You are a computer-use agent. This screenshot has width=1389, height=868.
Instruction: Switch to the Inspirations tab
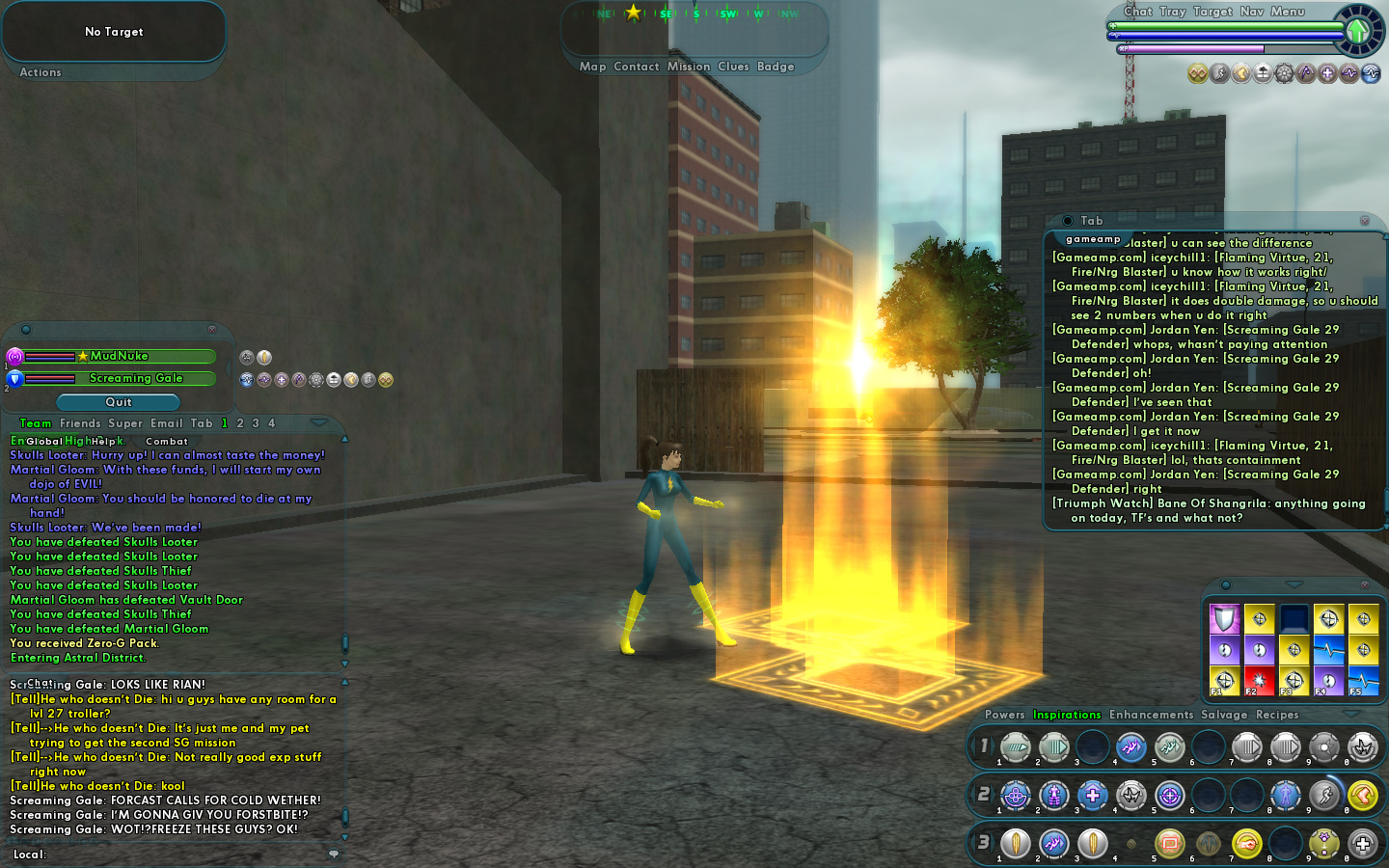(x=1067, y=715)
